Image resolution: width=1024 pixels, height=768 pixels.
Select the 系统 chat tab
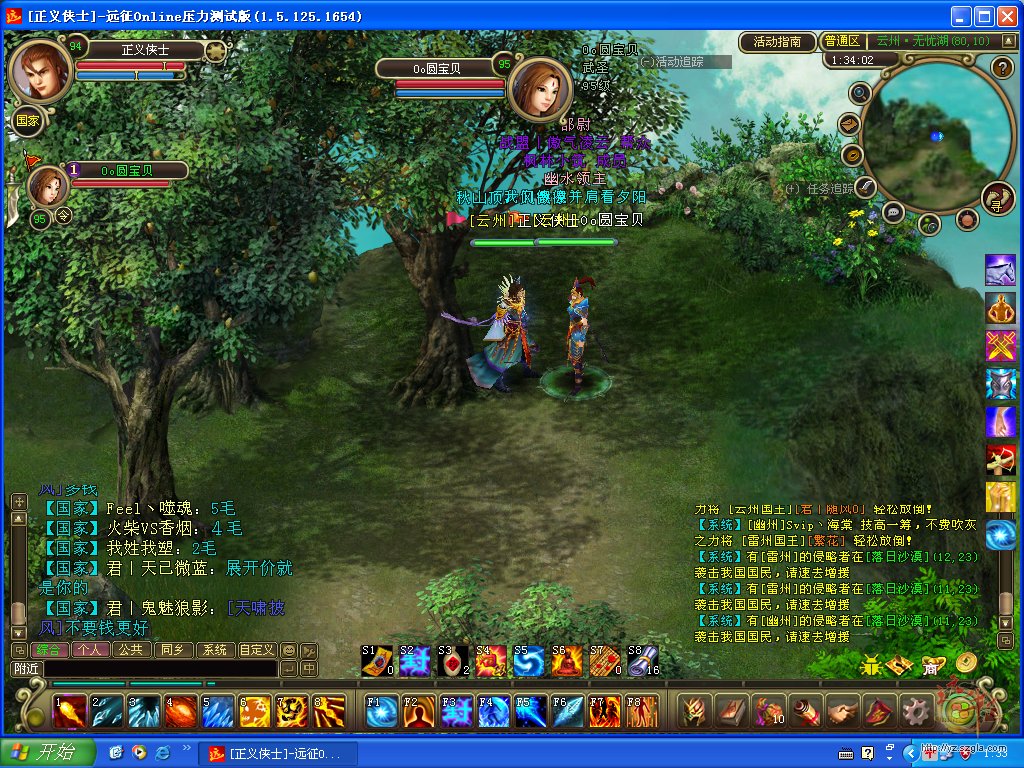[215, 650]
